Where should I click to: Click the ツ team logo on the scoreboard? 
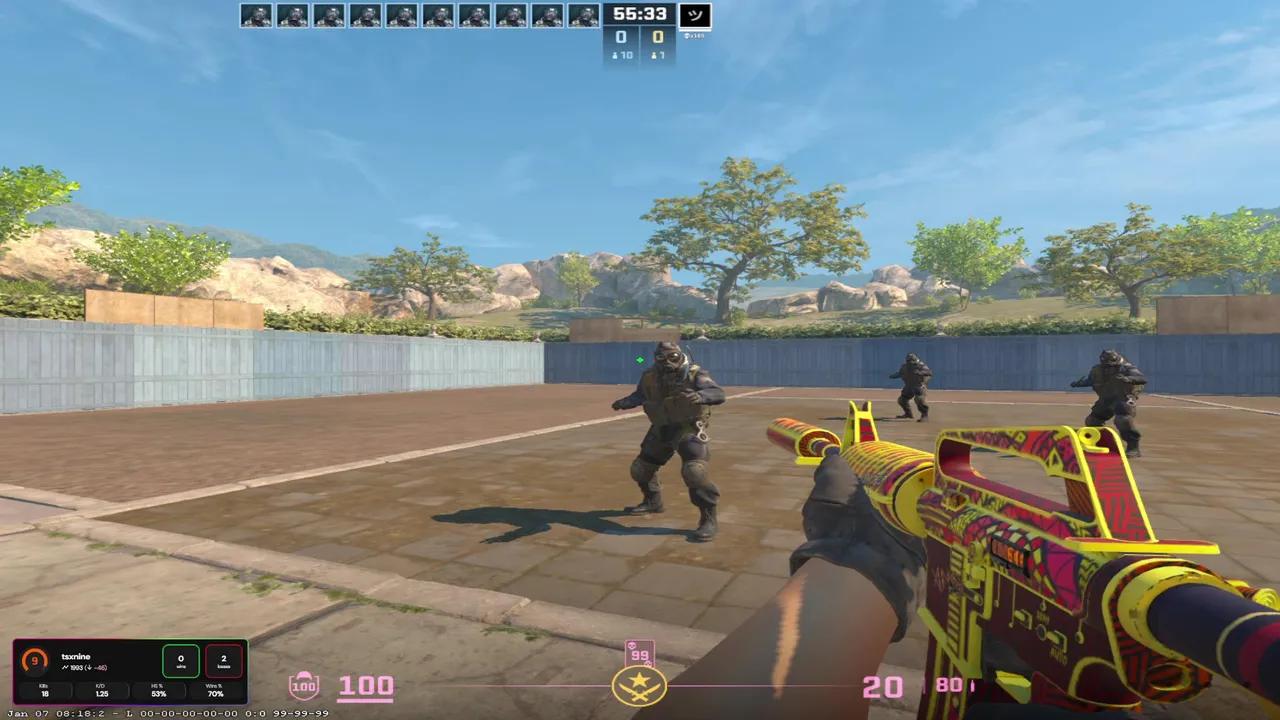pyautogui.click(x=694, y=15)
